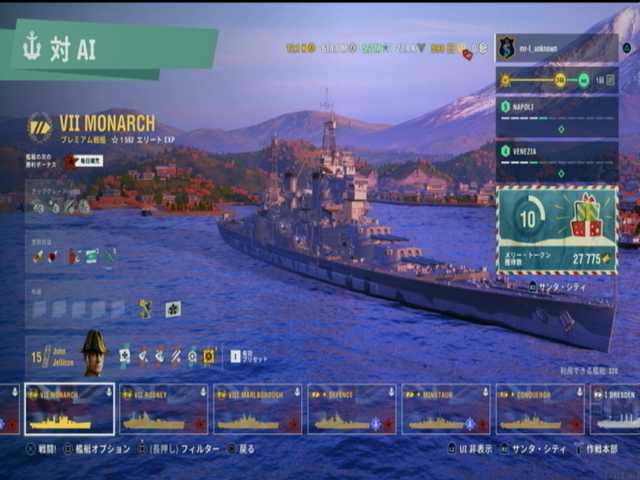
Task: Select the VIII Marlborough ship card
Action: (x=257, y=409)
